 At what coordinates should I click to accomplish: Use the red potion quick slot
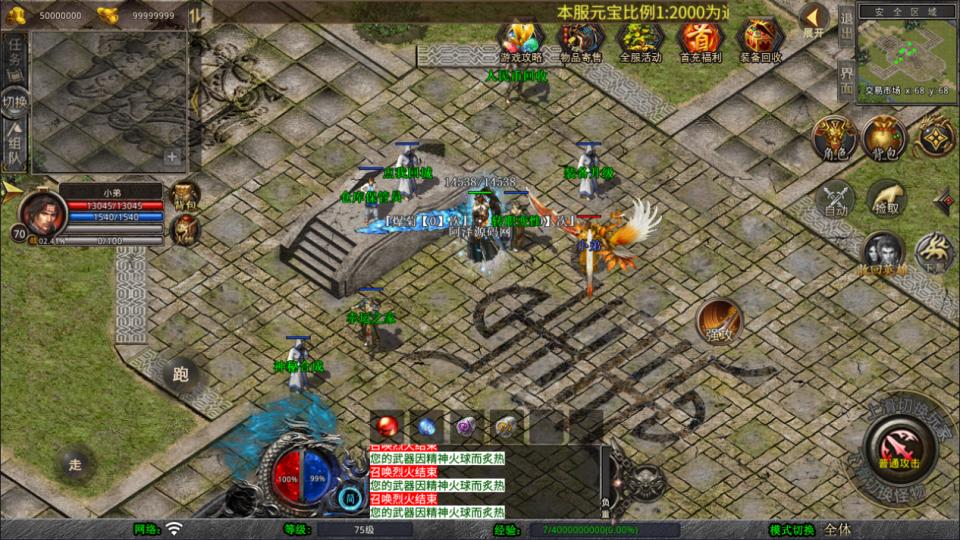(388, 426)
